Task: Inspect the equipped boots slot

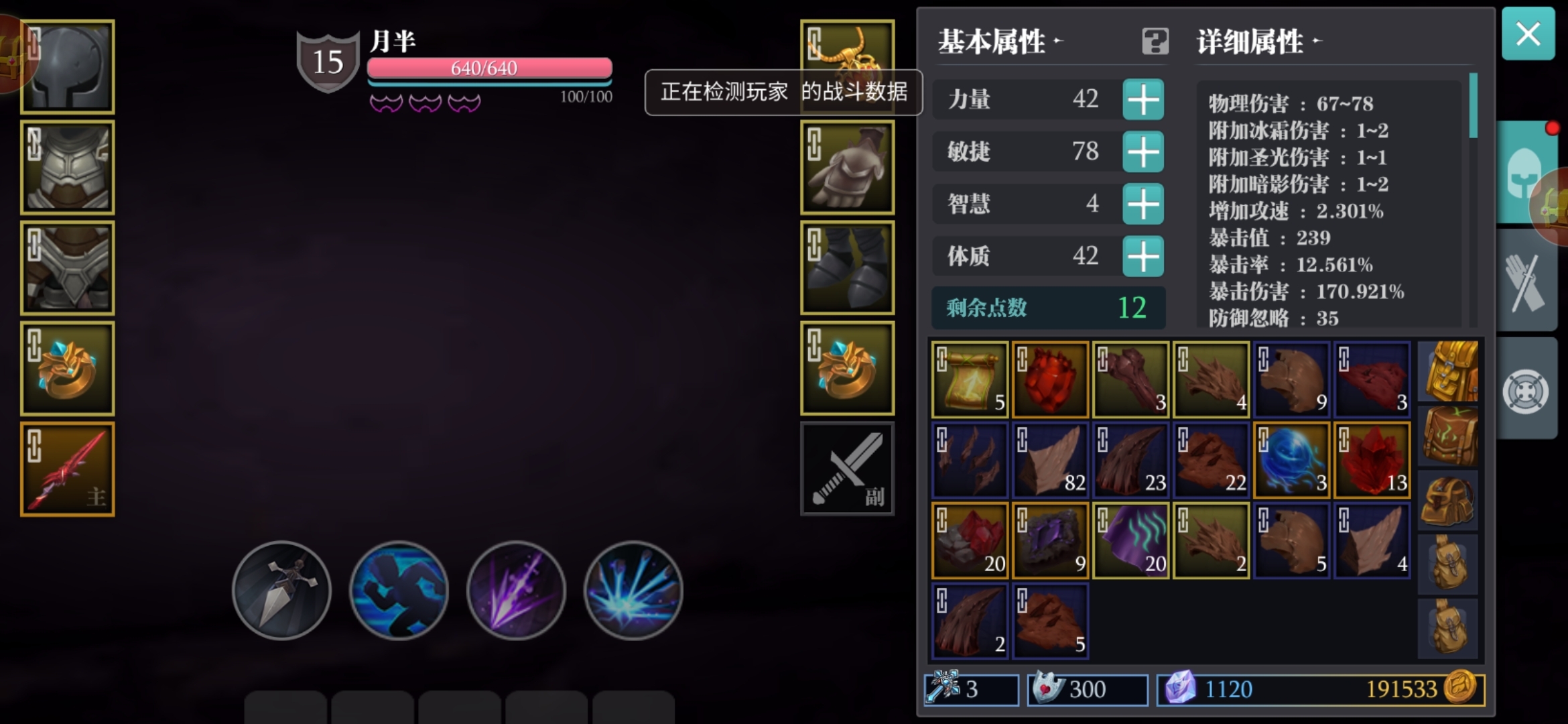Action: pyautogui.click(x=847, y=267)
